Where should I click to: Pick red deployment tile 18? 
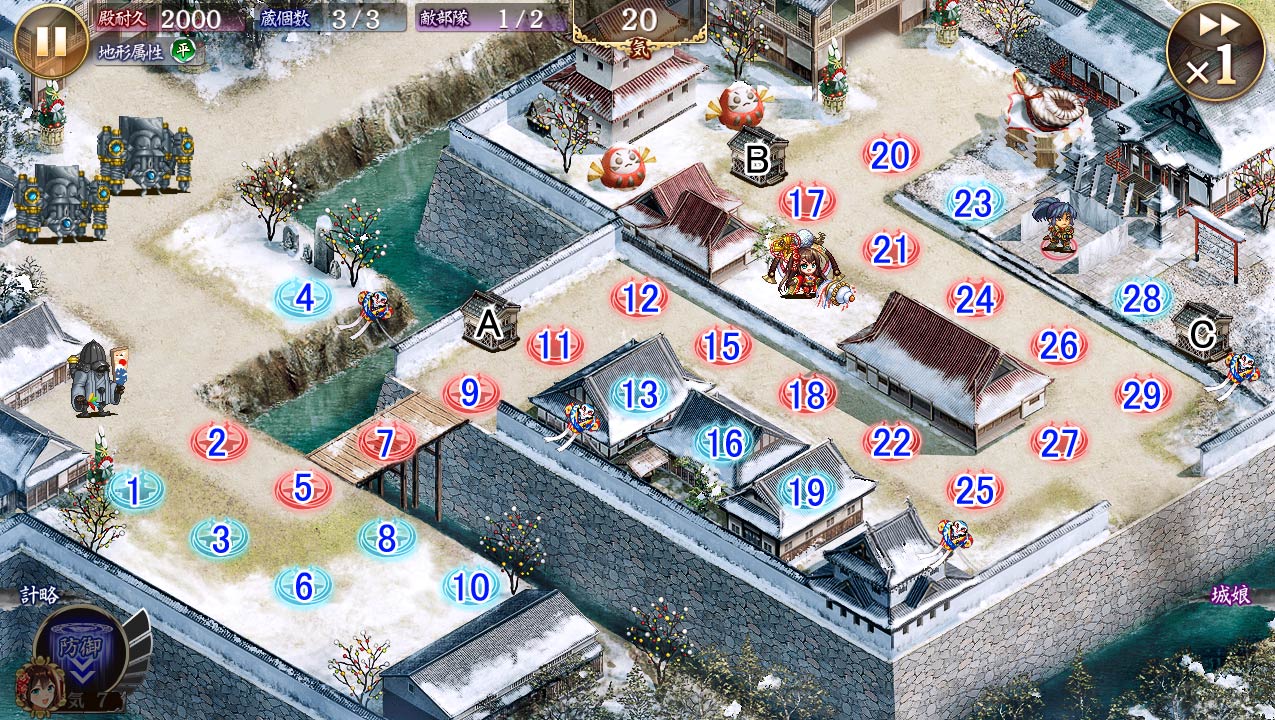pyautogui.click(x=807, y=395)
